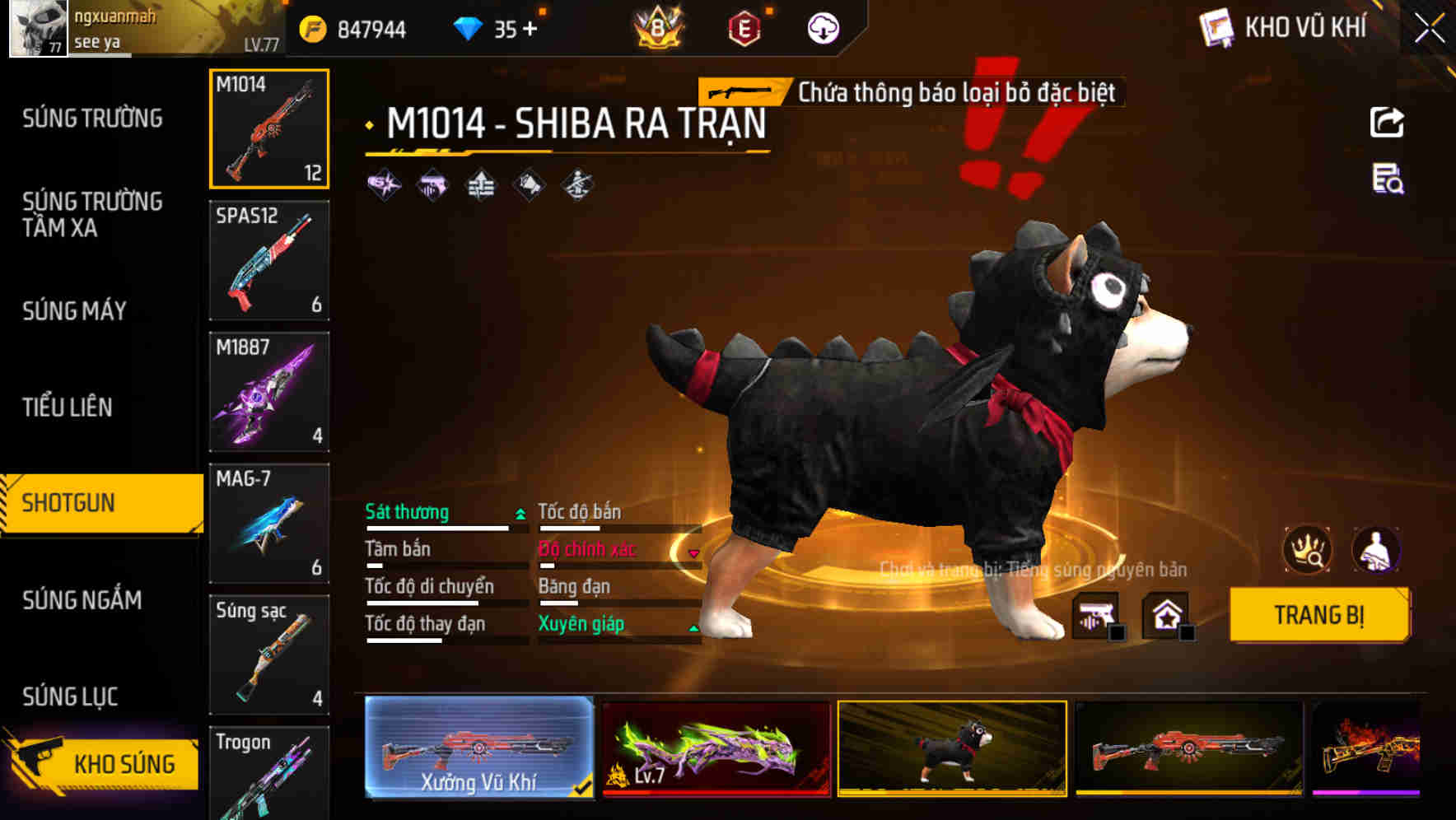The image size is (1456, 820).
Task: Click the crown magnifier preview icon
Action: 1306,550
